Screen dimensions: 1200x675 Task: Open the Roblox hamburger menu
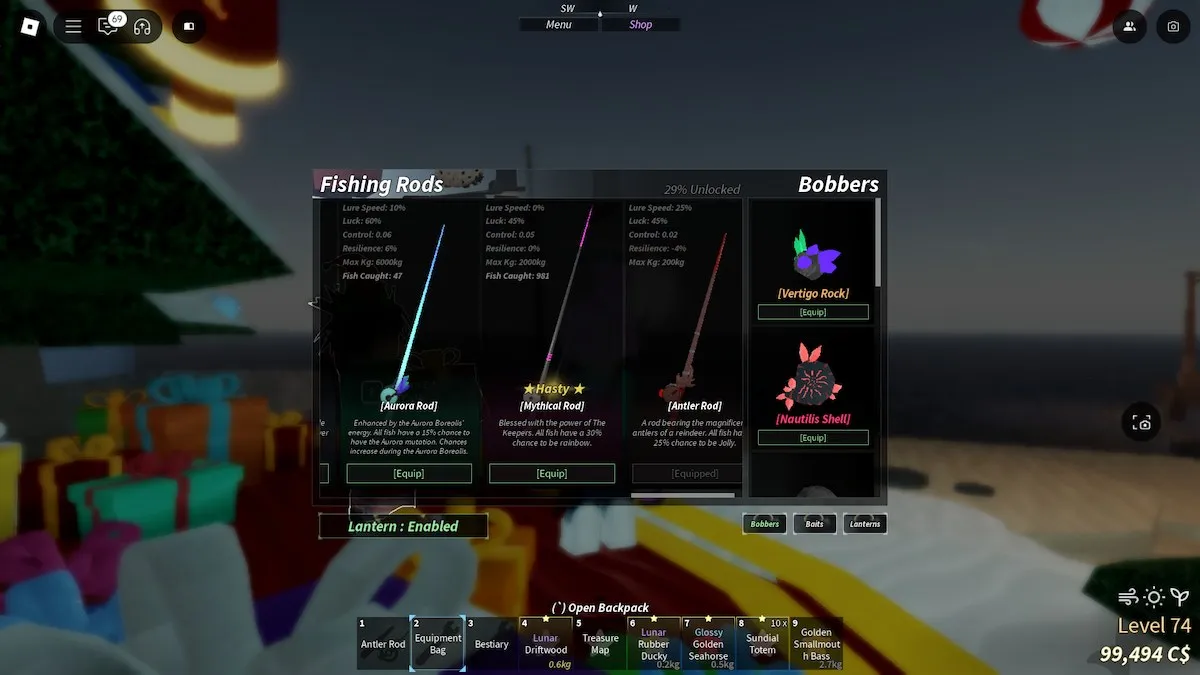click(73, 27)
